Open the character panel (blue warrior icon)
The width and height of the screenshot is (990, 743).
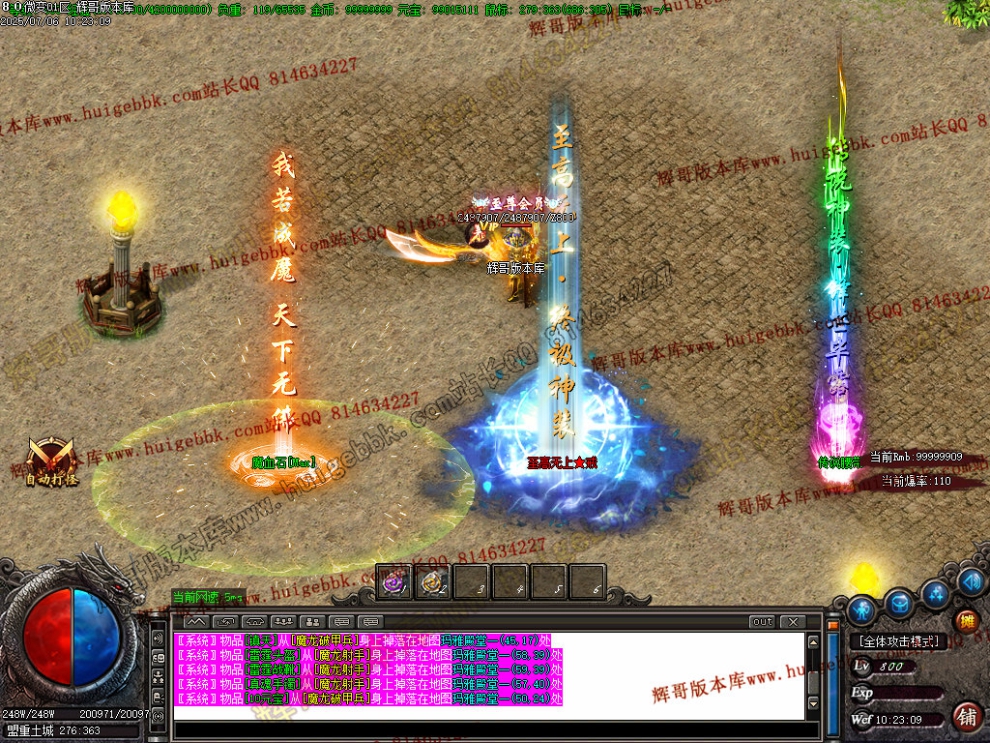(x=862, y=608)
